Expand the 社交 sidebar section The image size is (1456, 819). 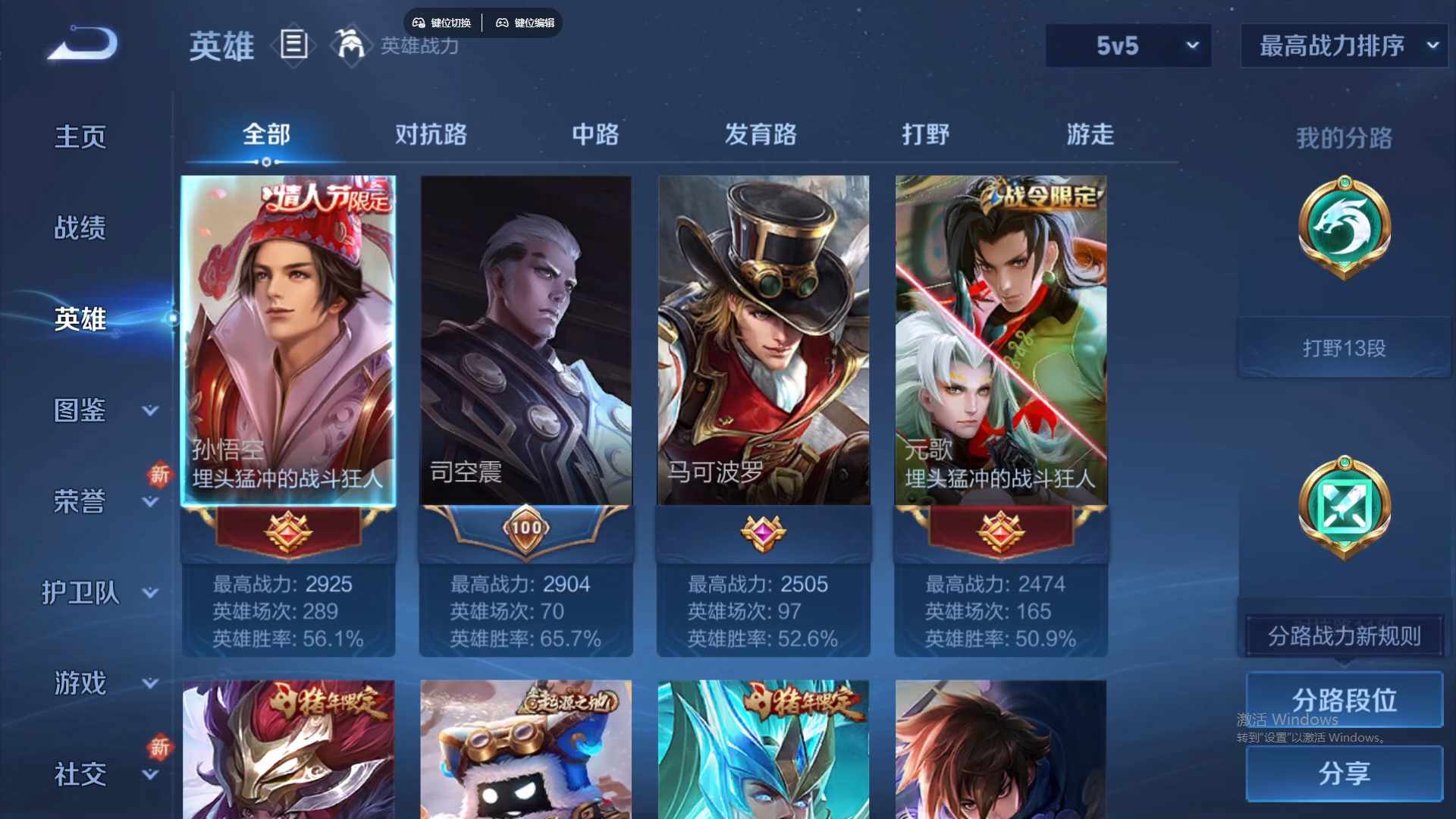[x=80, y=773]
